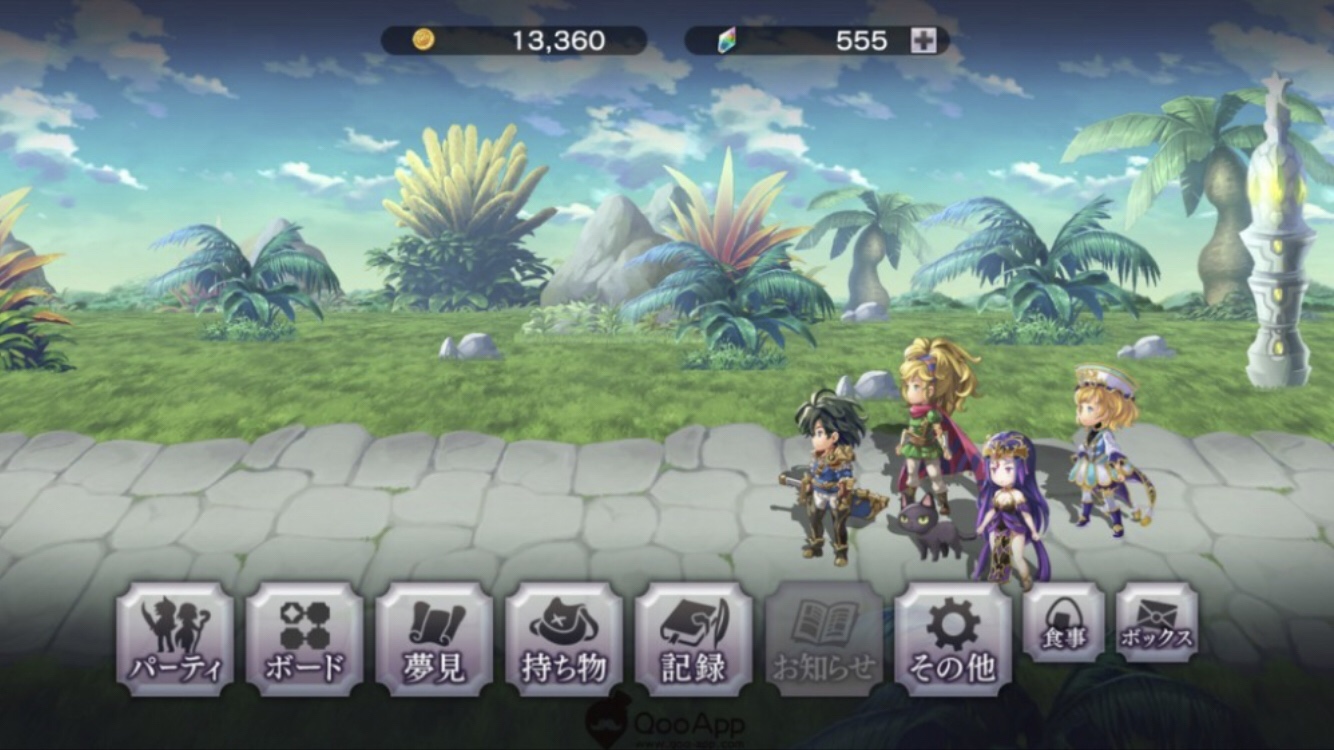Open the greyed お知らせ notices button
Viewport: 1334px width, 750px height.
(x=824, y=640)
